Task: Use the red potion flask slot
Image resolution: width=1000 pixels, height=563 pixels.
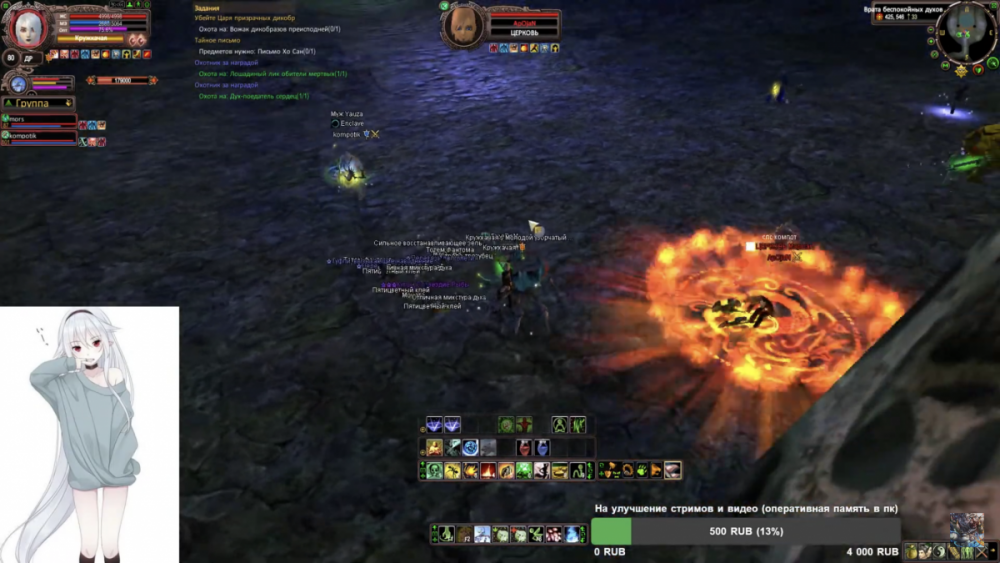Action: [524, 448]
